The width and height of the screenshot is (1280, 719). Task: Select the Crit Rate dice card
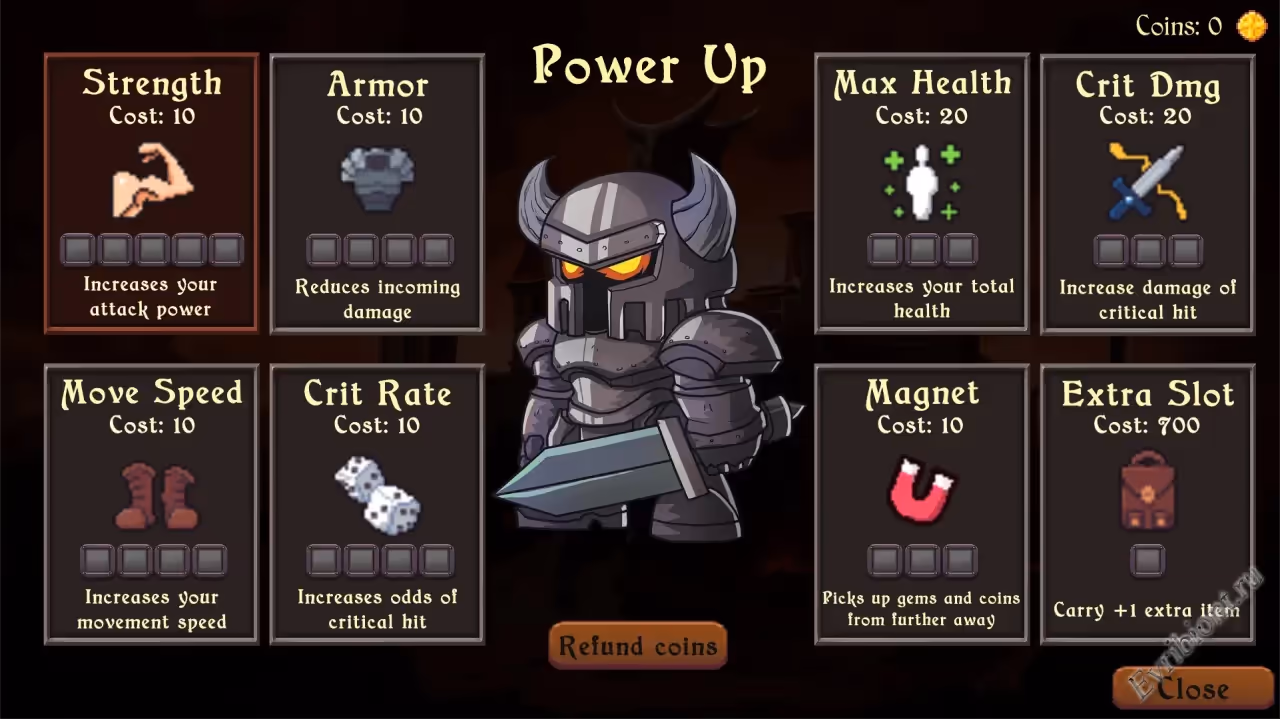click(x=377, y=503)
